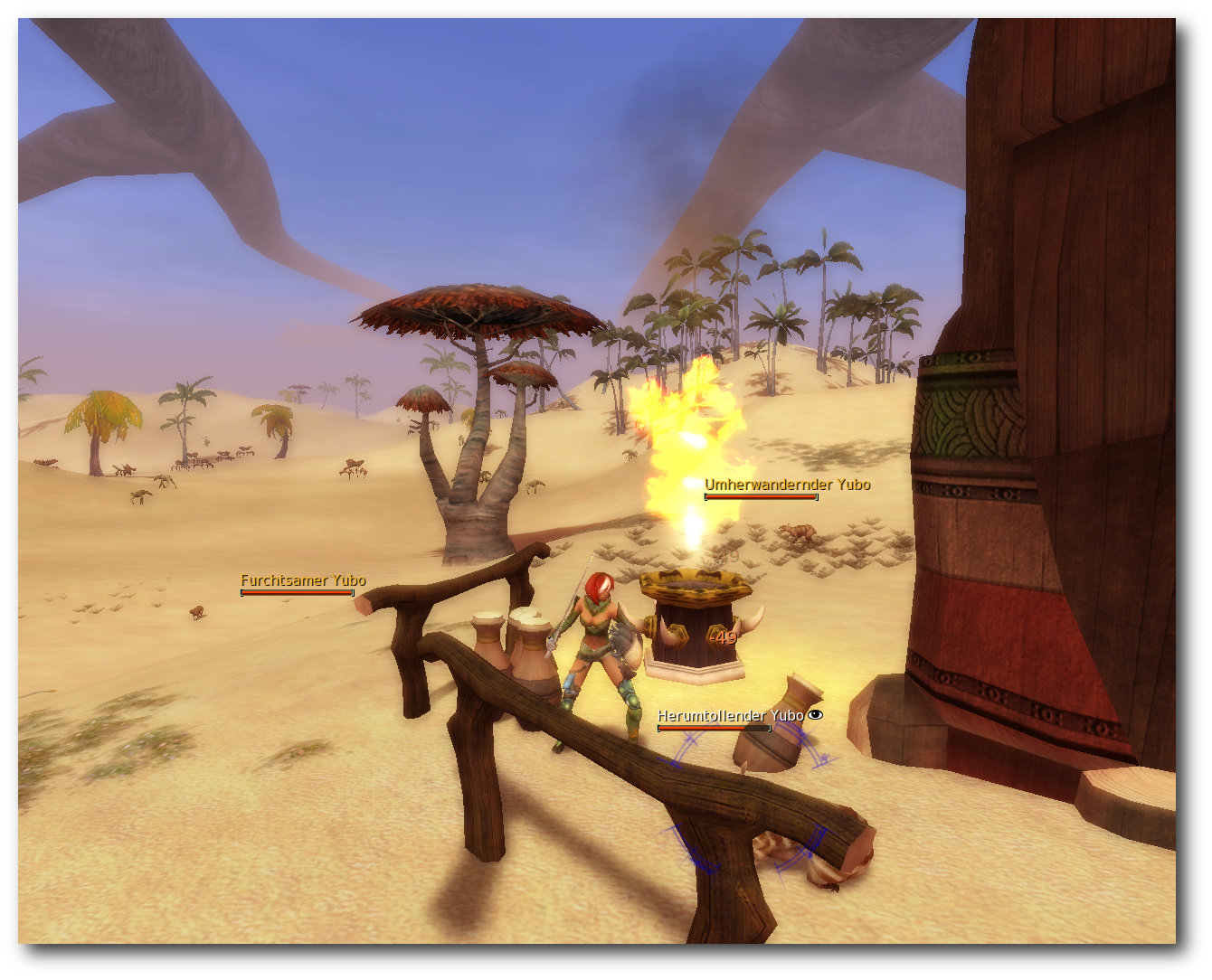
Task: Click the Herumtollender Yubo name plate
Action: click(x=730, y=715)
